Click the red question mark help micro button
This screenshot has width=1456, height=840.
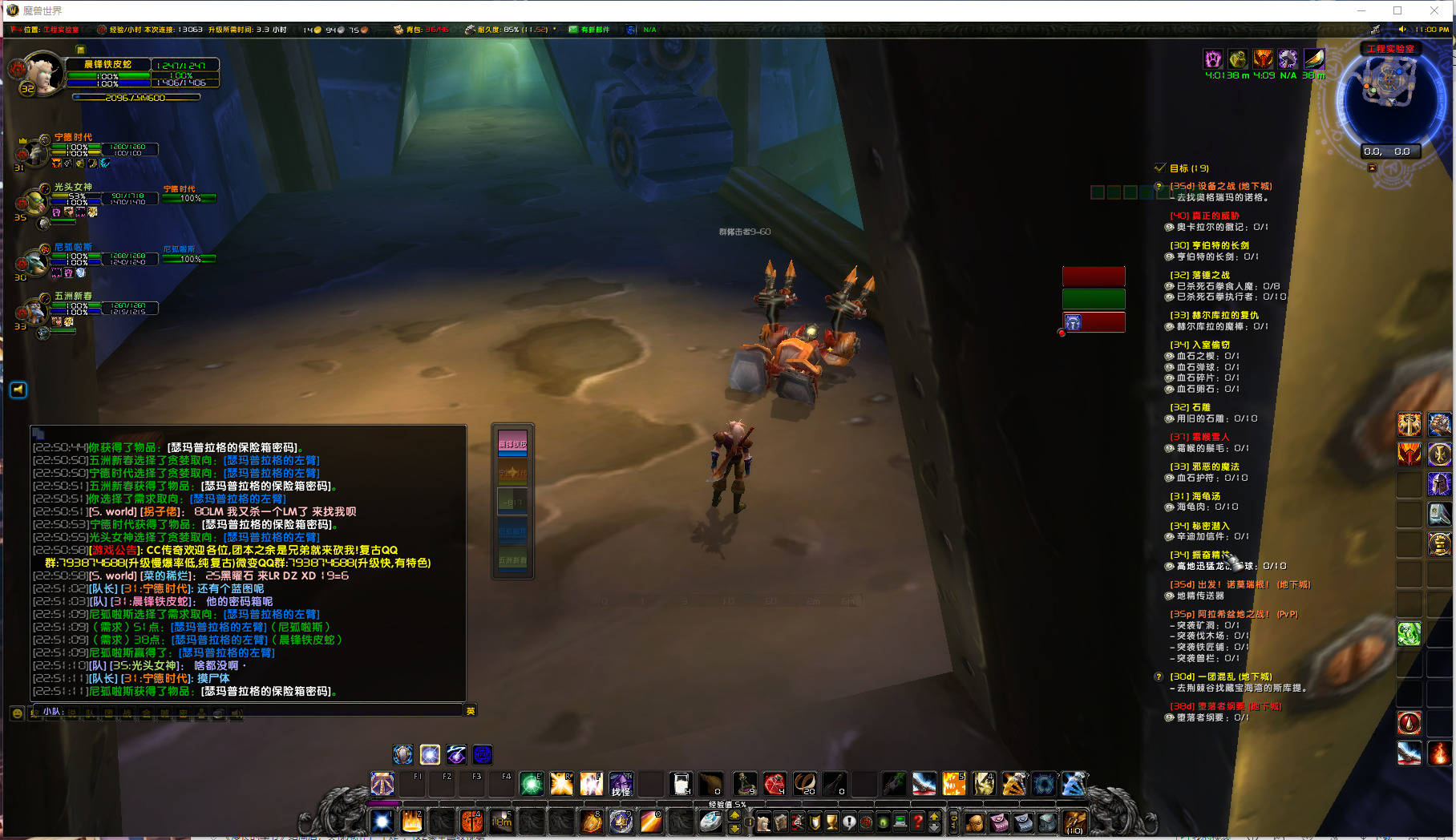click(x=917, y=822)
